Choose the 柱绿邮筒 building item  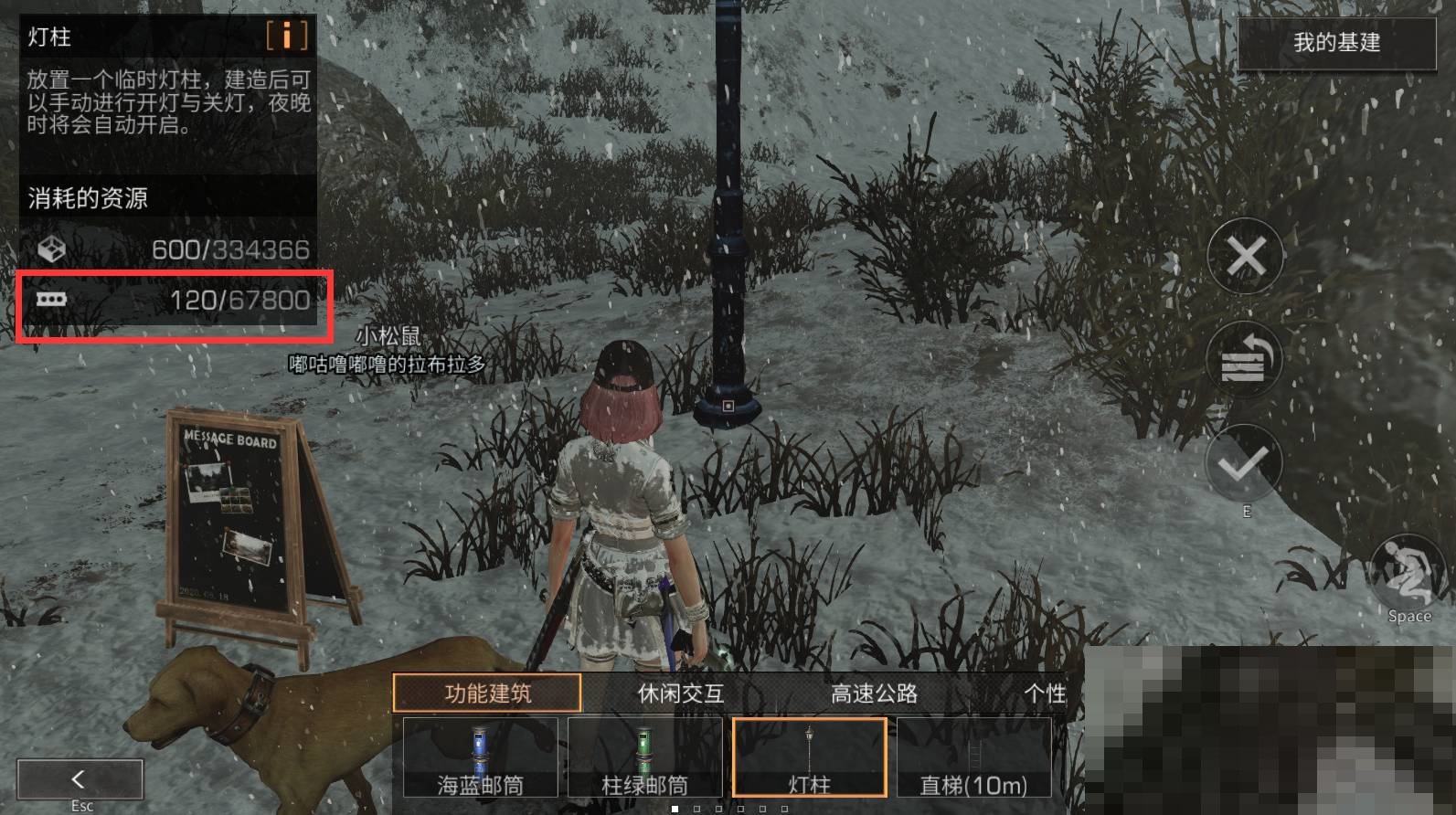coord(644,757)
